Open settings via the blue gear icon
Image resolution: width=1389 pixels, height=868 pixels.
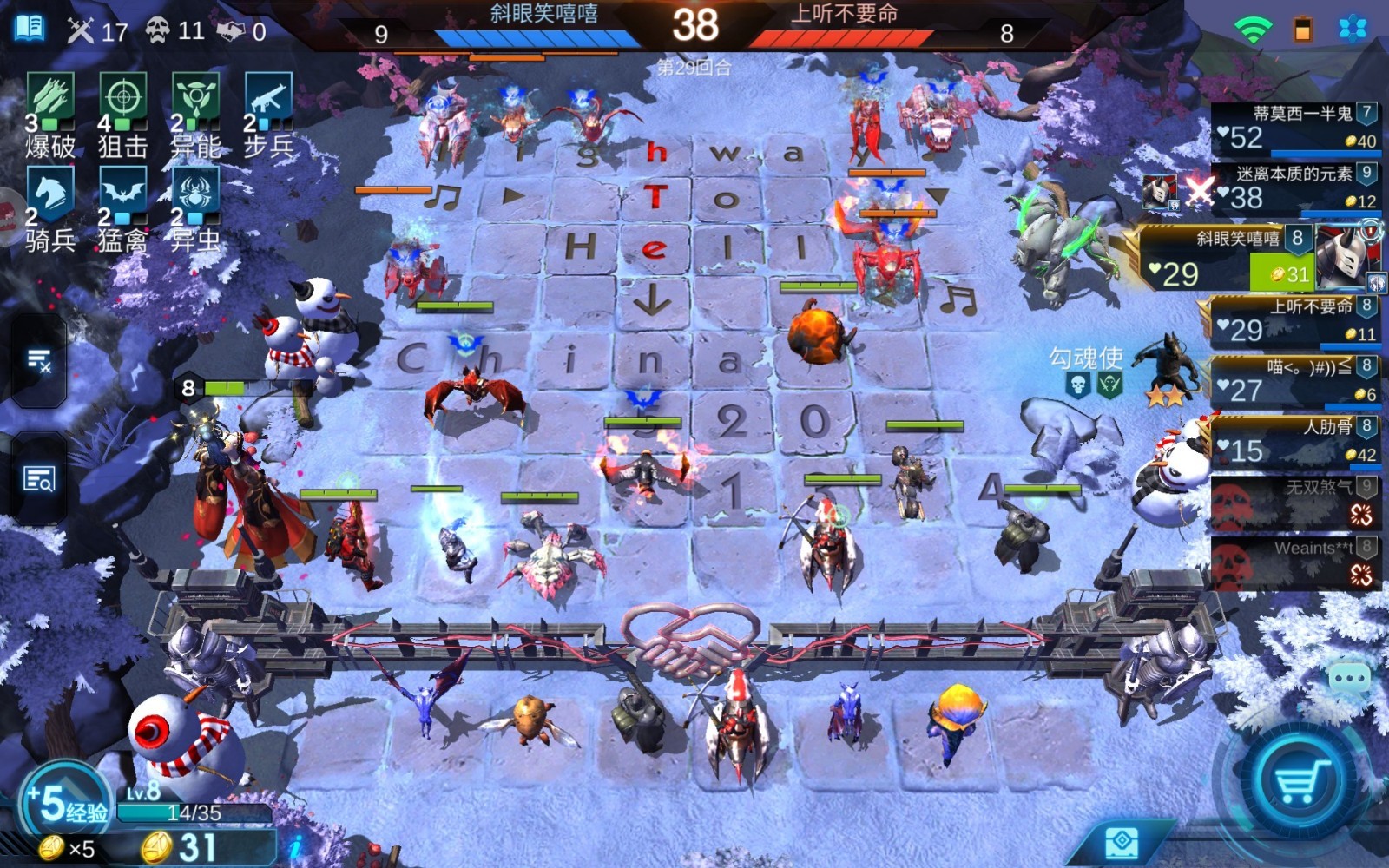1352,29
